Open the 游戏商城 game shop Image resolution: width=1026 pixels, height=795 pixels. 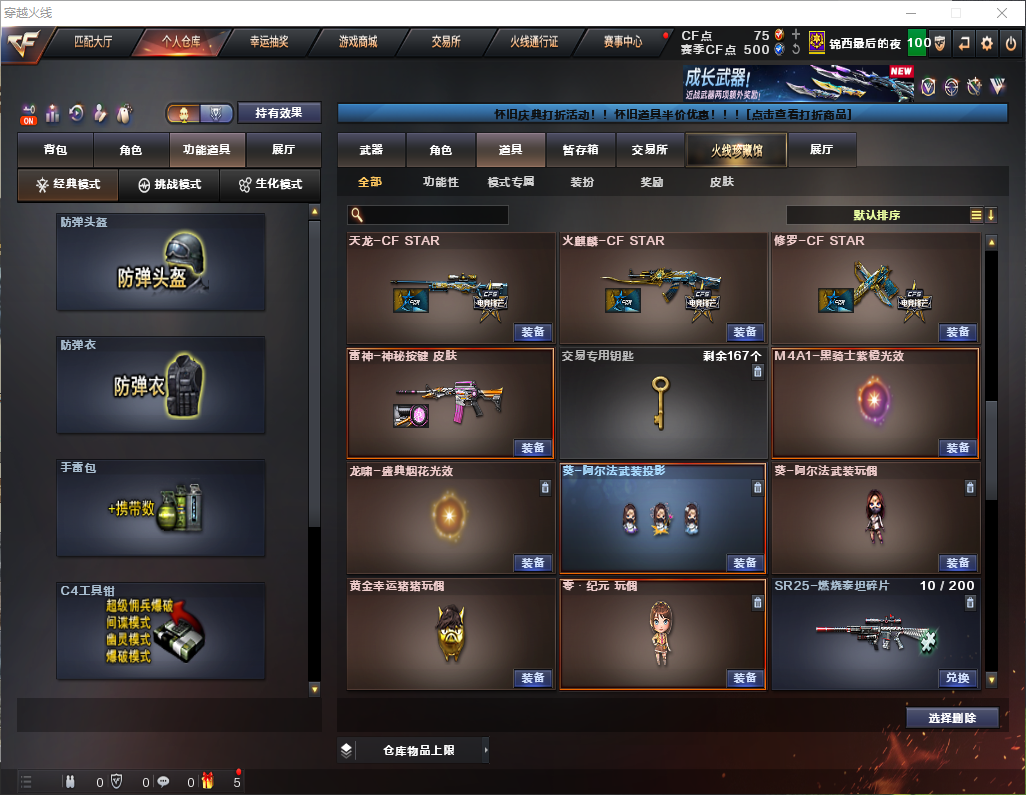tap(357, 42)
